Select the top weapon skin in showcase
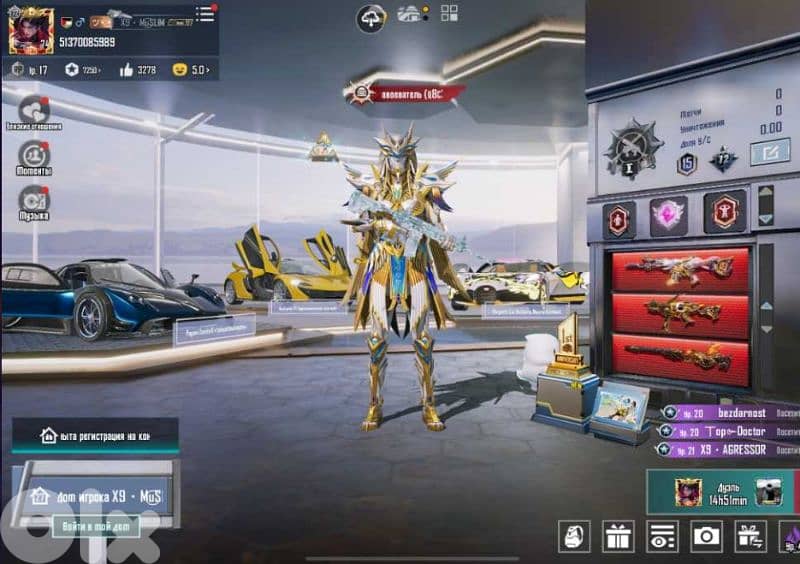 pos(680,269)
